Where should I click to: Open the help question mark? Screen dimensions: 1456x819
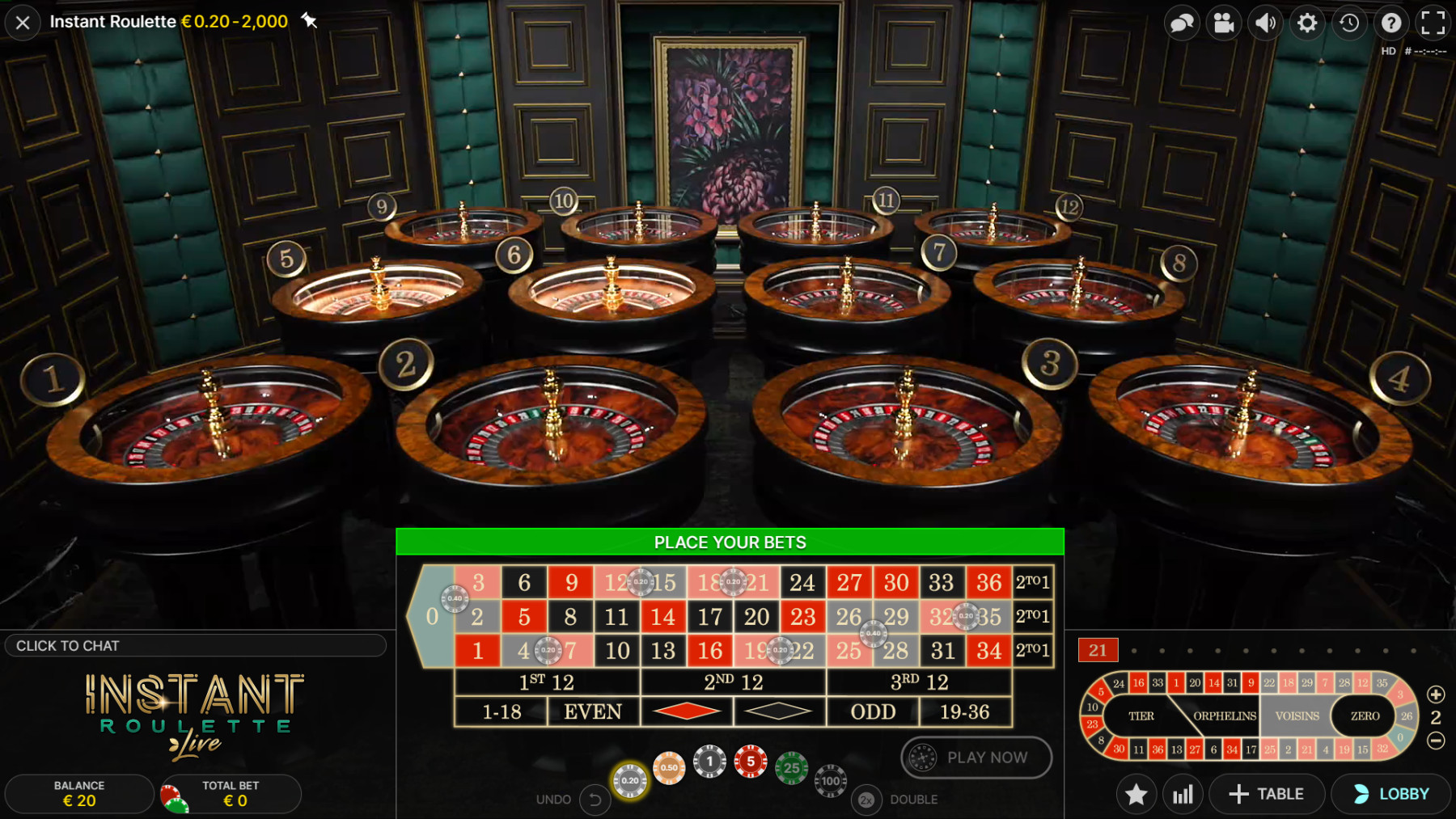(1391, 23)
